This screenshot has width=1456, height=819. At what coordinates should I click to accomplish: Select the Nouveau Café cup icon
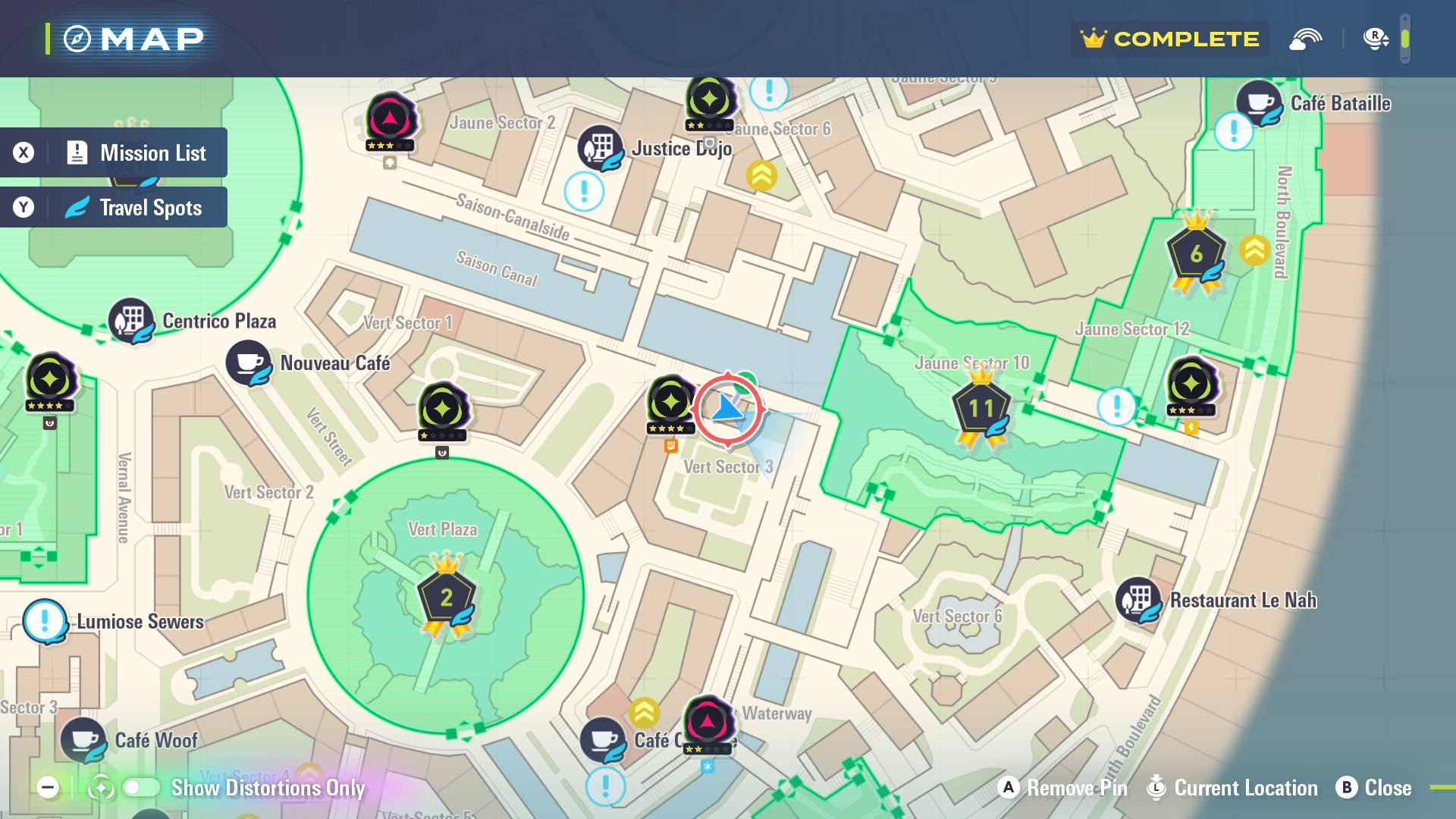point(249,363)
